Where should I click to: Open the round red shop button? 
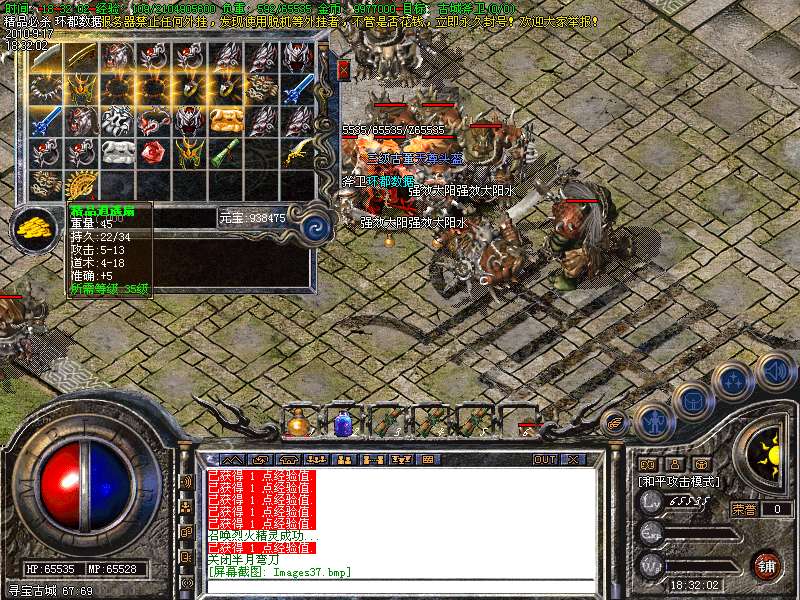coord(766,565)
